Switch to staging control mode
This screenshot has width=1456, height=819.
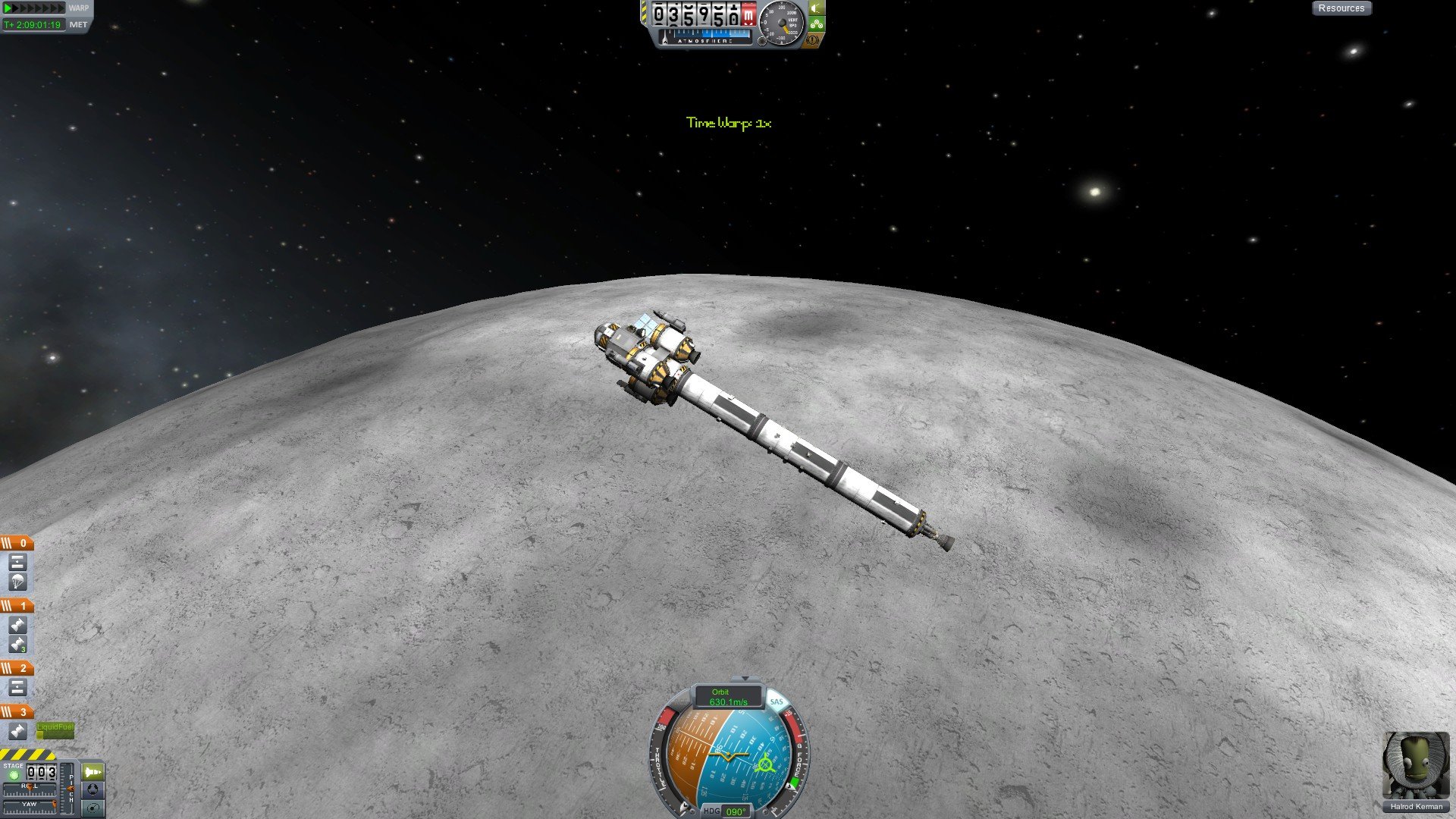tap(93, 772)
